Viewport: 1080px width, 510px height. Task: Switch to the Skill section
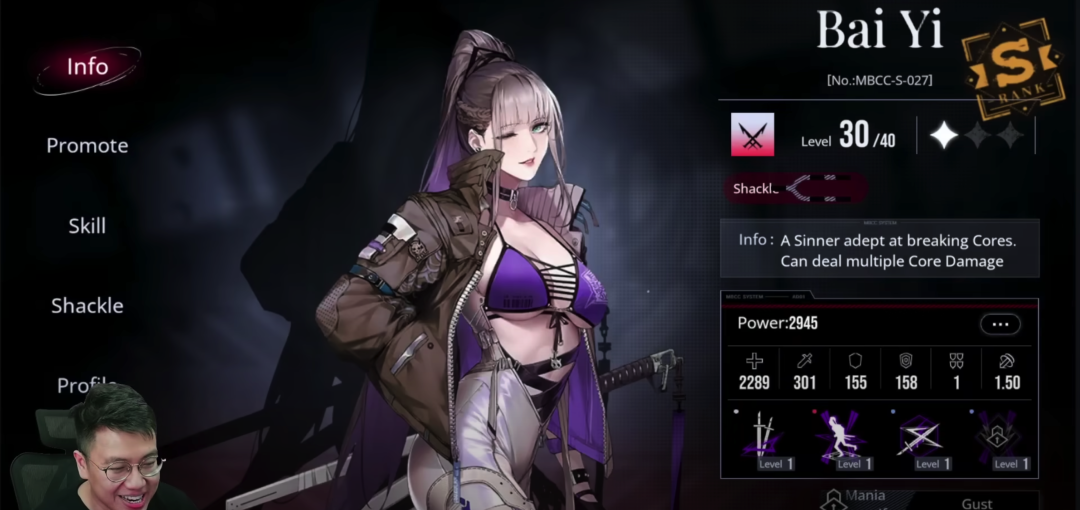[87, 226]
